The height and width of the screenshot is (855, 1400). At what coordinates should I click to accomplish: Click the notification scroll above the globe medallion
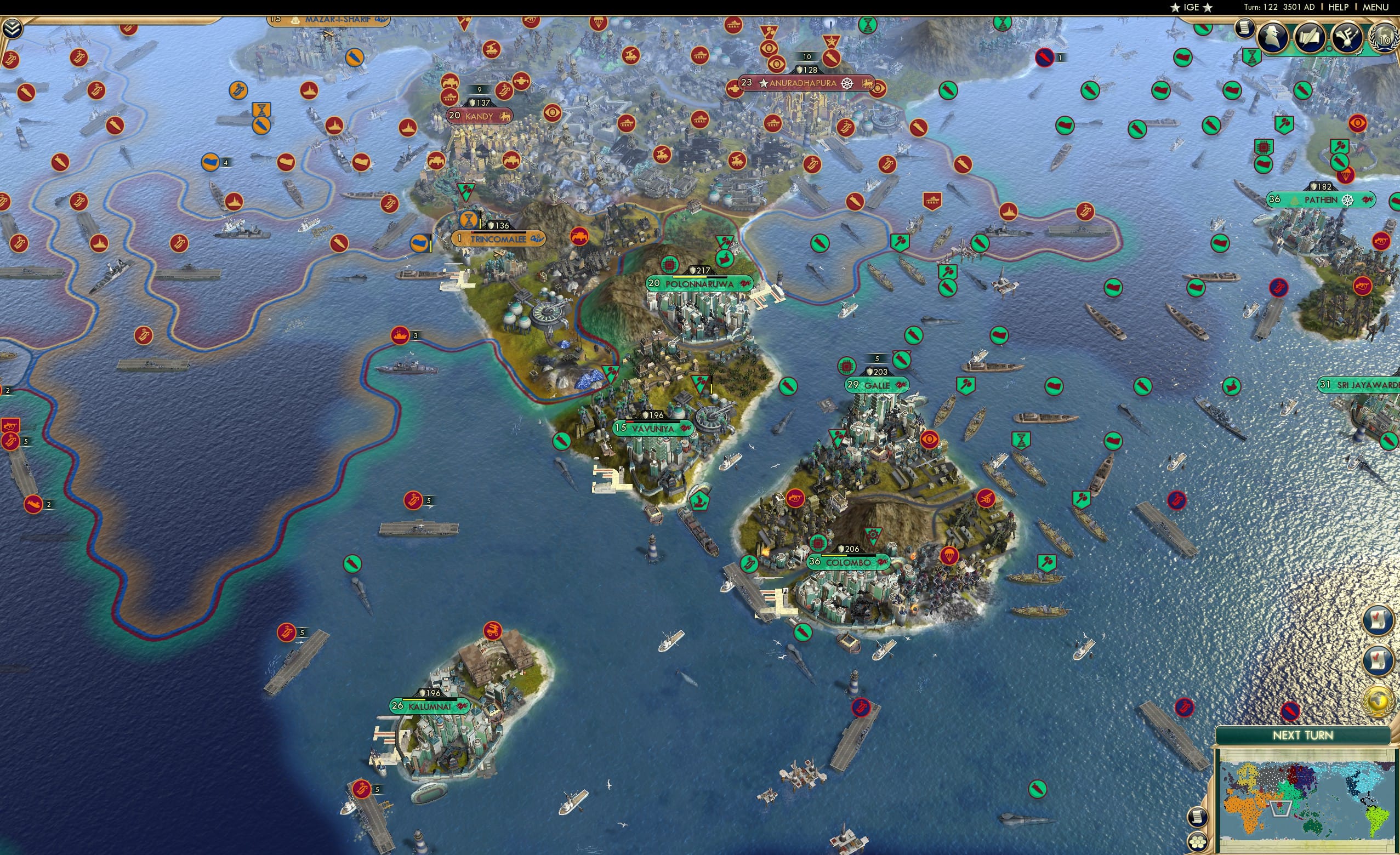coord(1378,659)
